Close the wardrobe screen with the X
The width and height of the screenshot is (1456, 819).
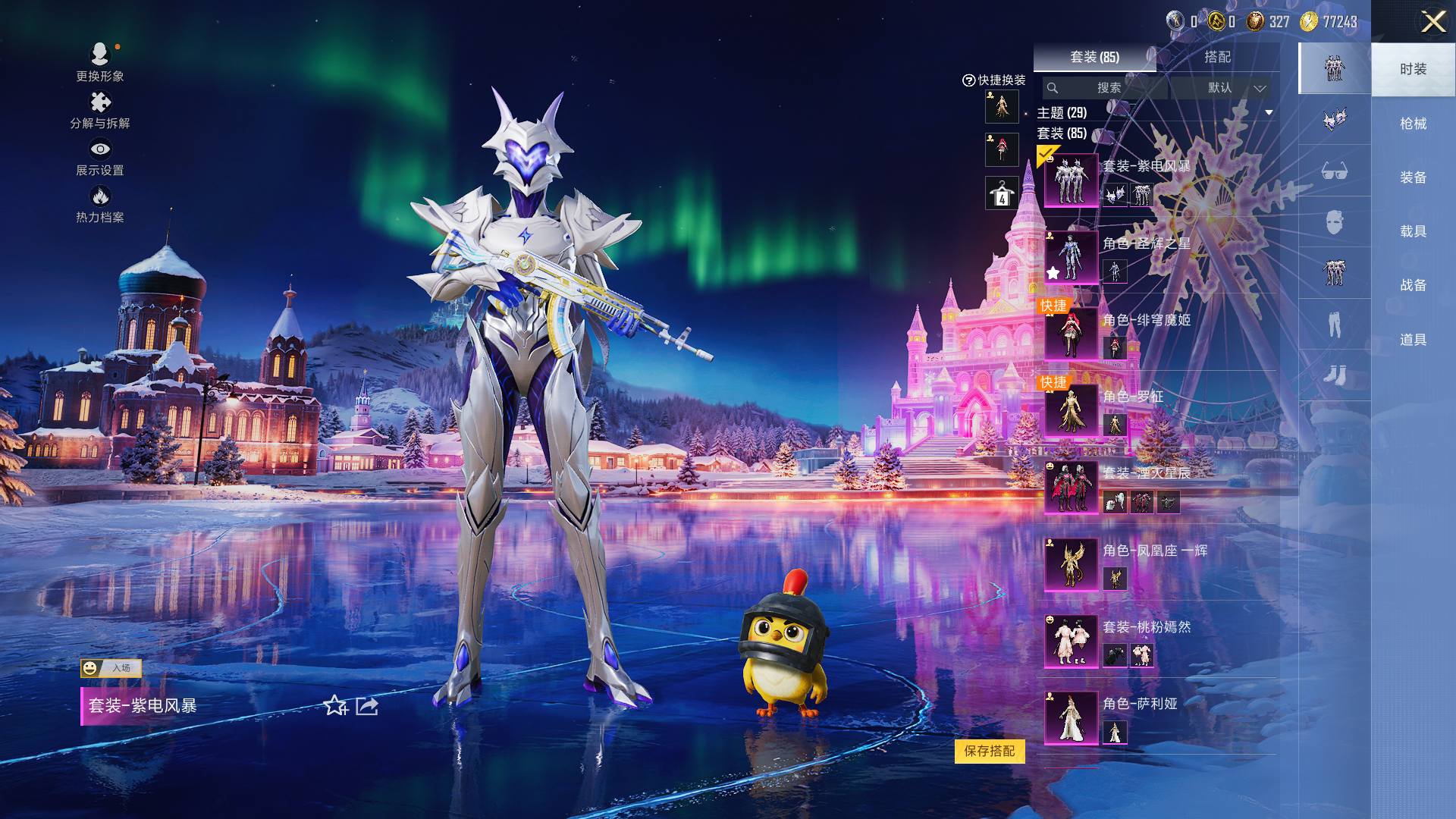point(1432,21)
